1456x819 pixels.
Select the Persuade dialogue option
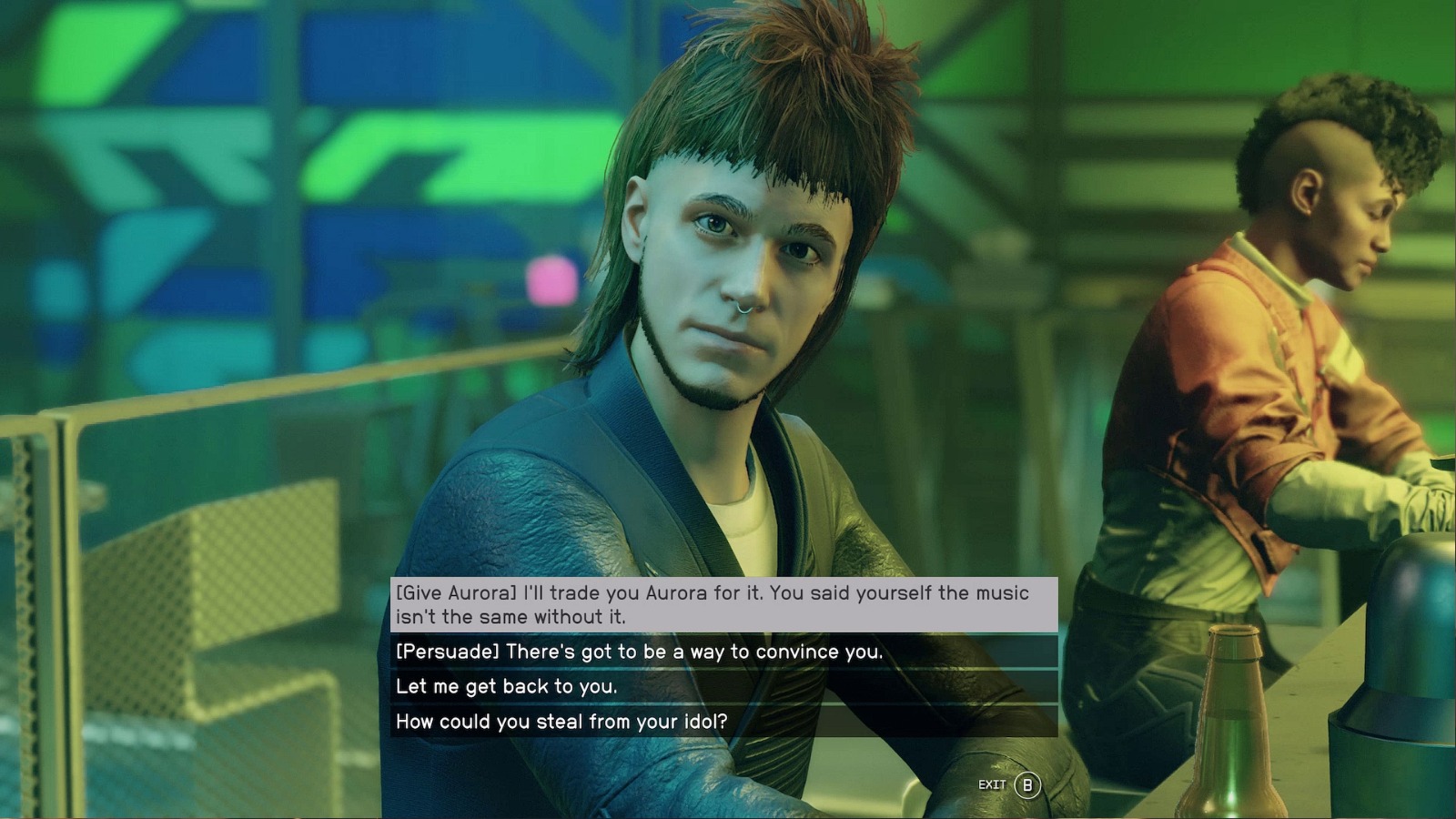point(723,652)
